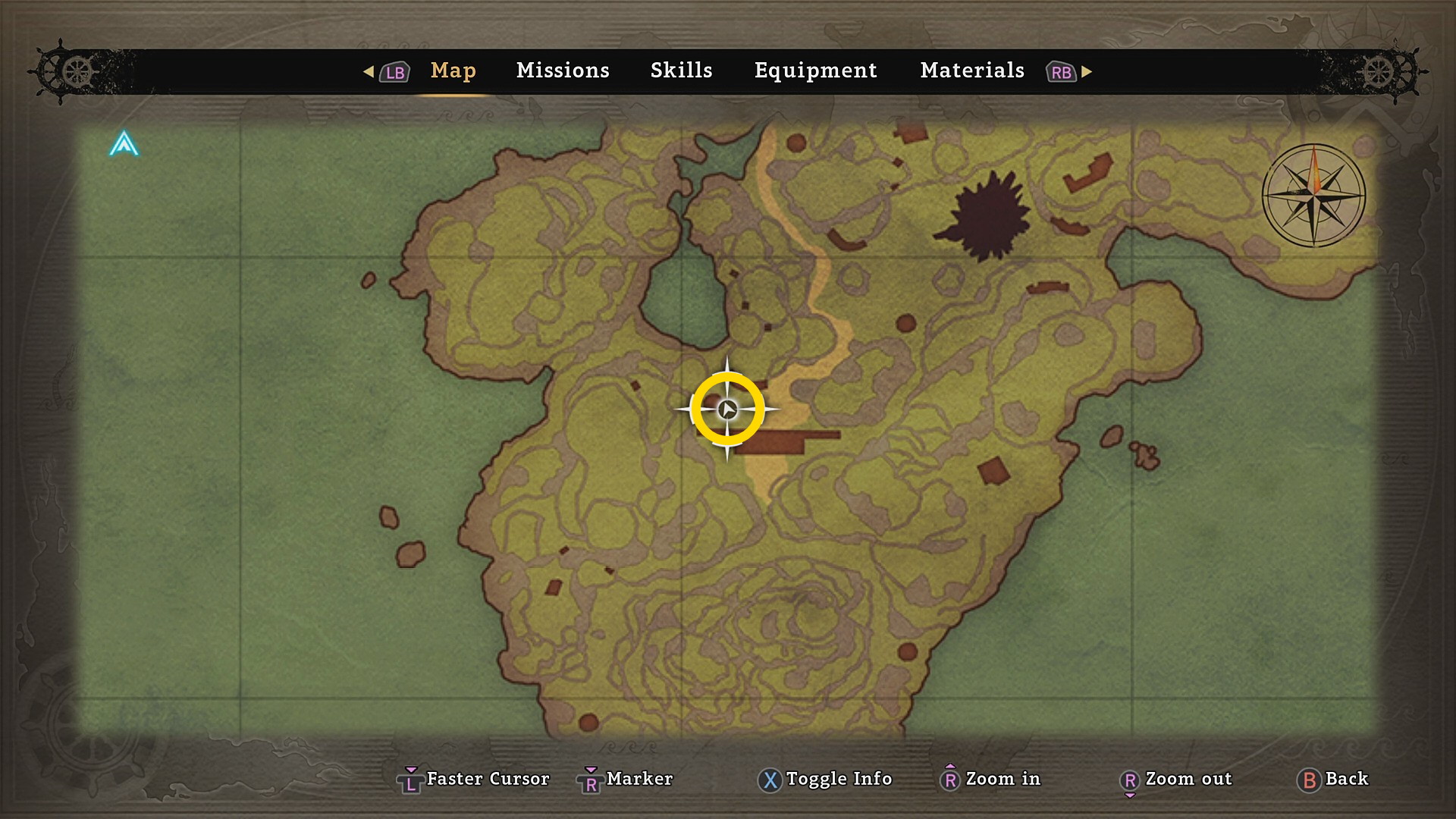Click the left arrow beside the tabs
The height and width of the screenshot is (819, 1456).
(369, 71)
